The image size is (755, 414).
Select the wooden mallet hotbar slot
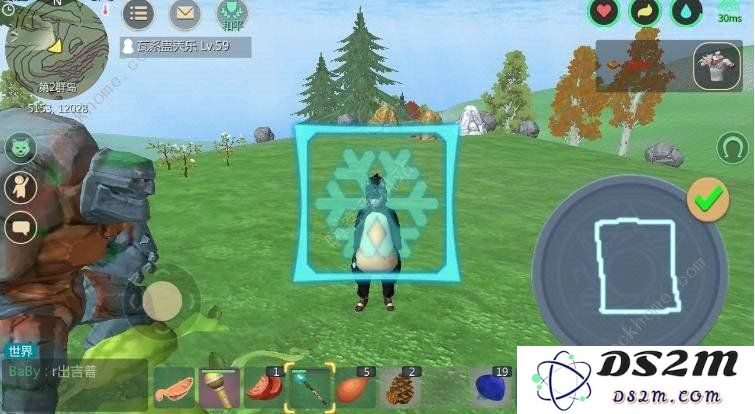(218, 387)
